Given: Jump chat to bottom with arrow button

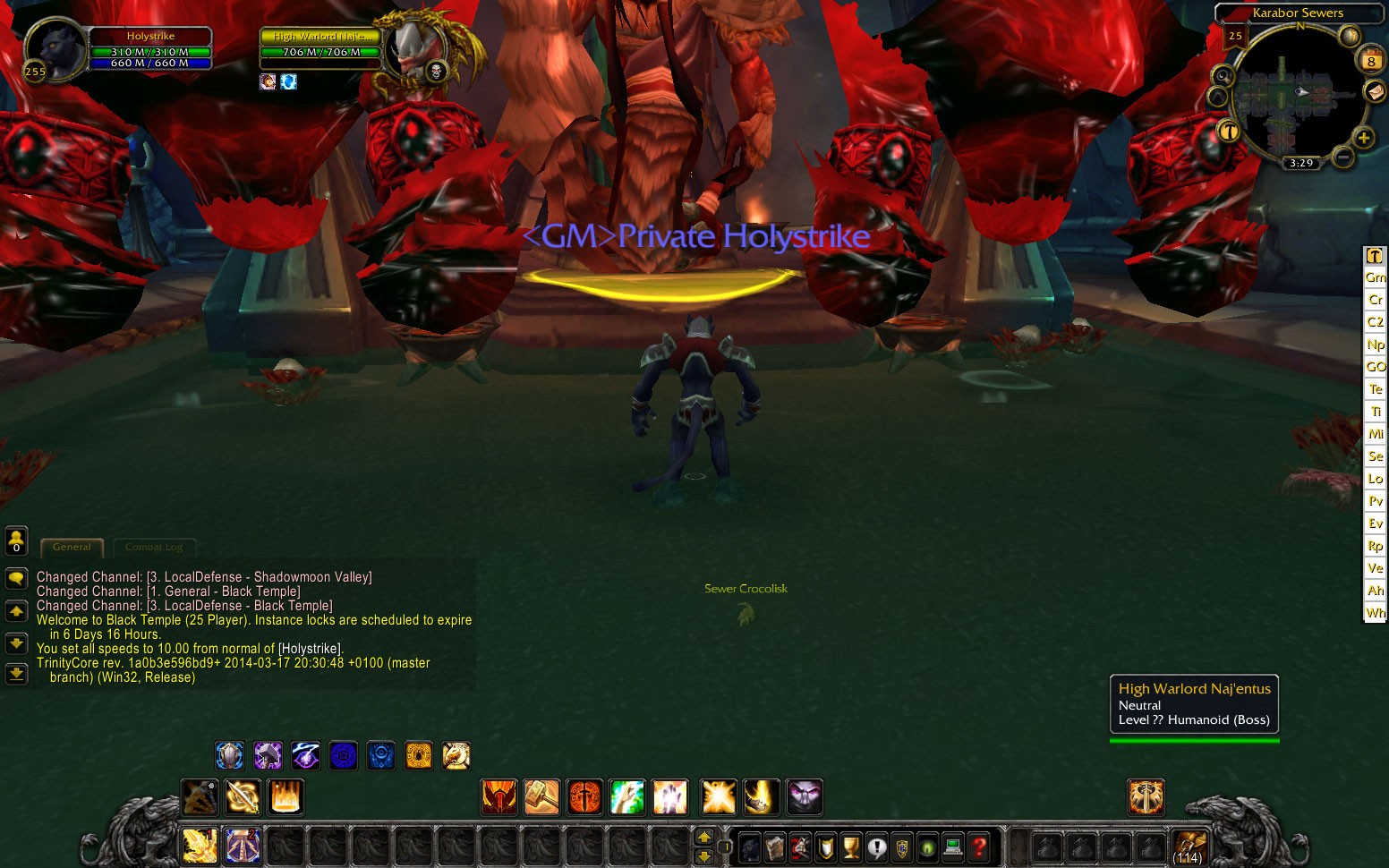Looking at the screenshot, I should 16,674.
